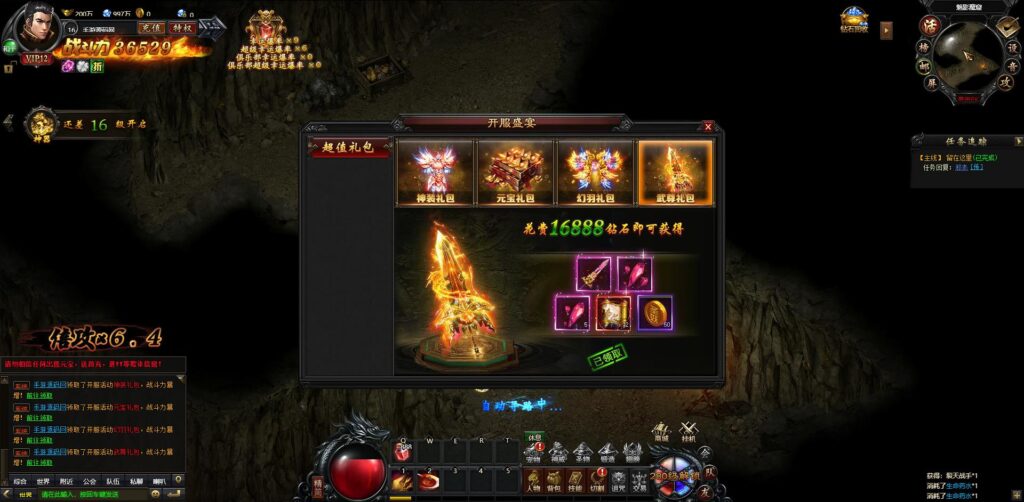This screenshot has width=1024, height=502.
Task: Open the player portrait
Action: [30, 32]
